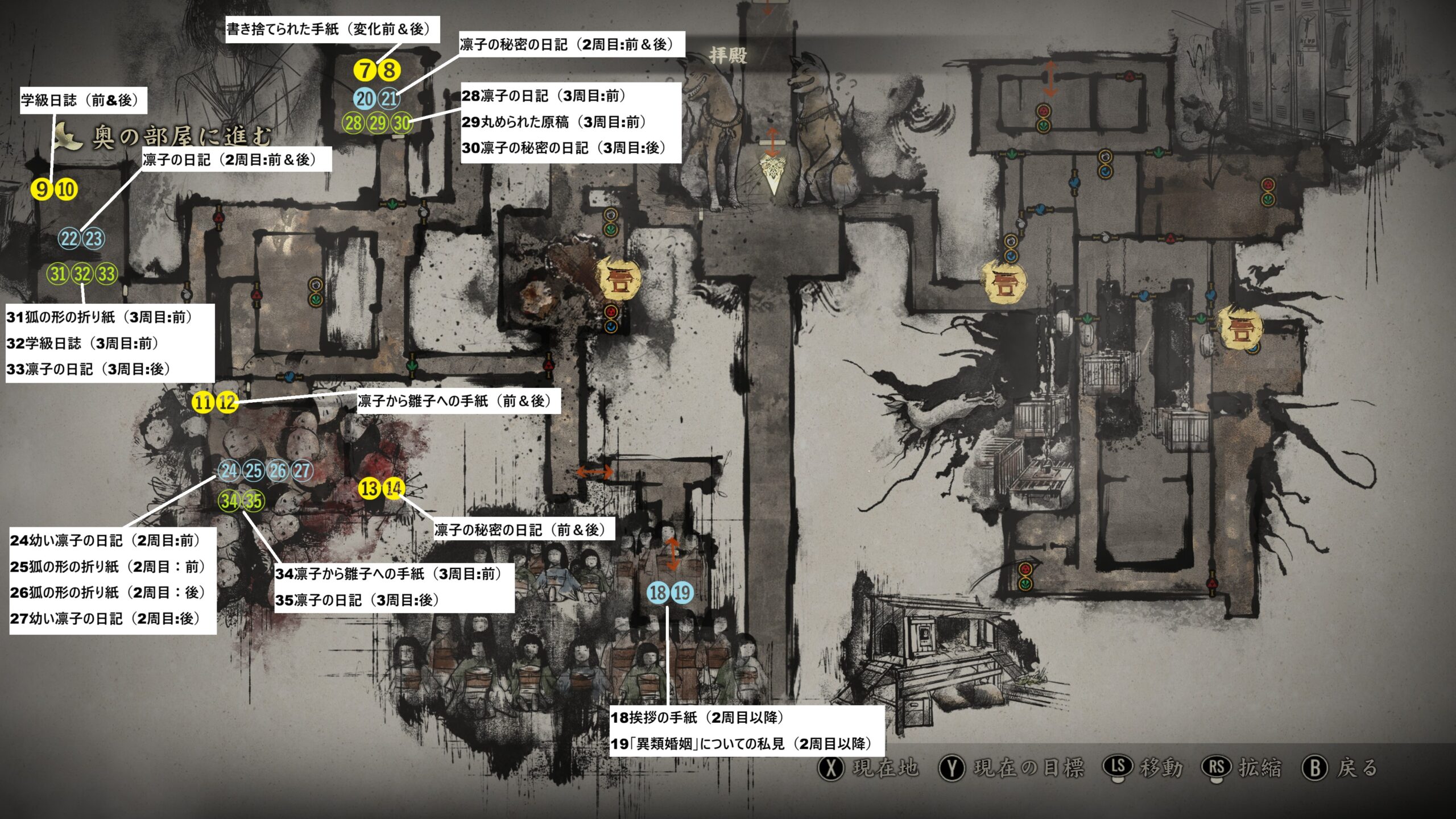
Task: Select the blue number 18 marker
Action: coord(657,593)
